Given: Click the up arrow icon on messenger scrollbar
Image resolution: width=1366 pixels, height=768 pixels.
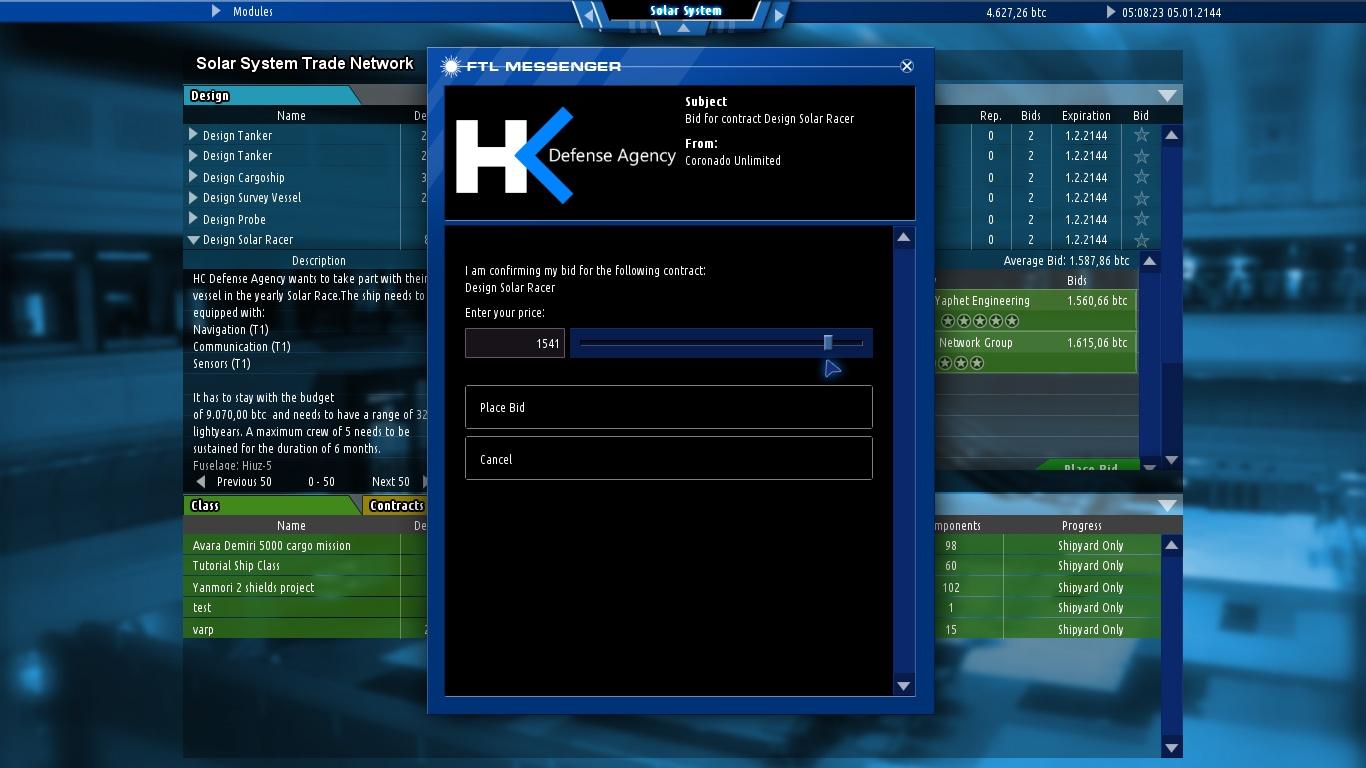Looking at the screenshot, I should coord(903,236).
